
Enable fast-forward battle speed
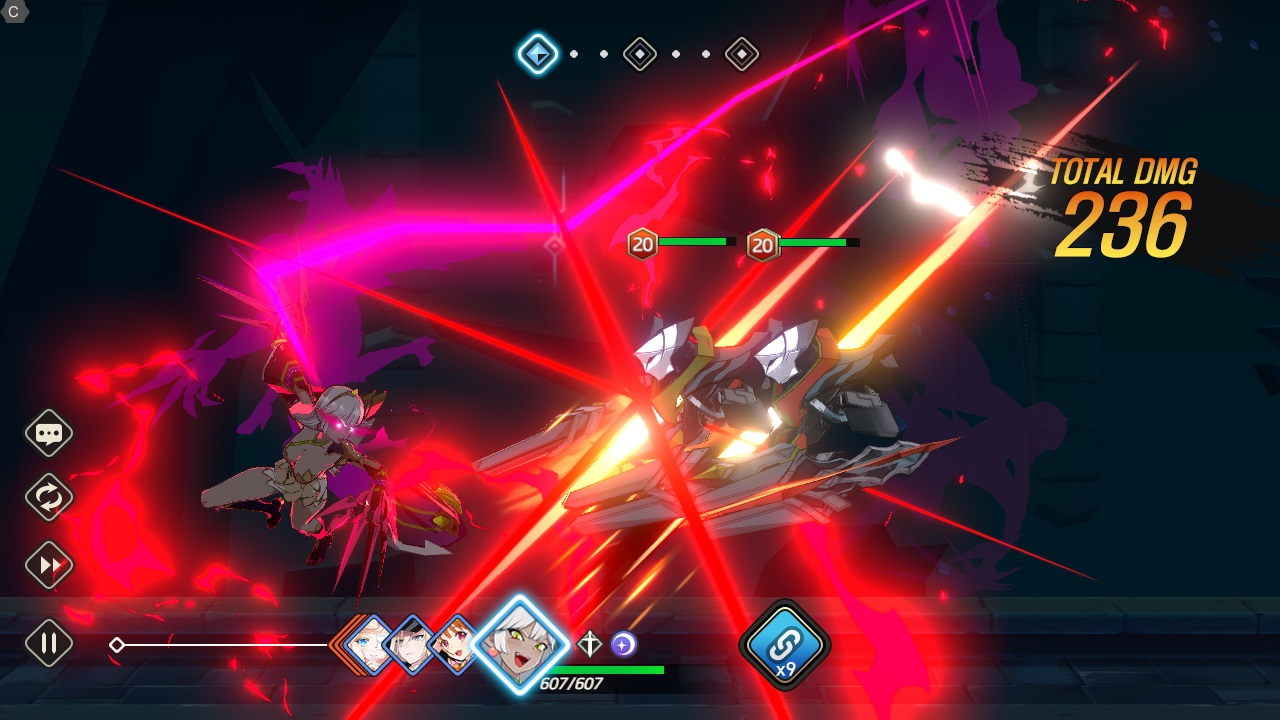point(47,565)
